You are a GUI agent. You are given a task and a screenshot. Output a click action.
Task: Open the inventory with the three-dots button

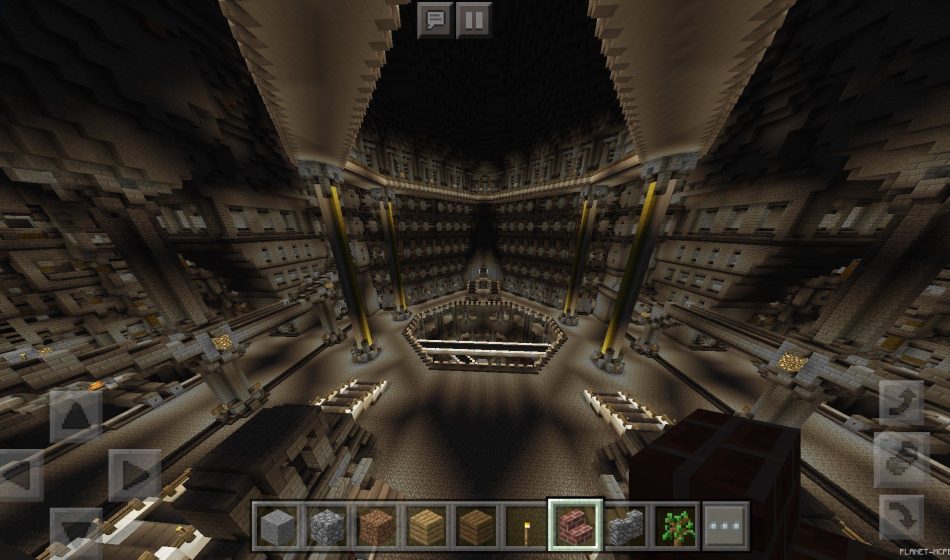(726, 526)
